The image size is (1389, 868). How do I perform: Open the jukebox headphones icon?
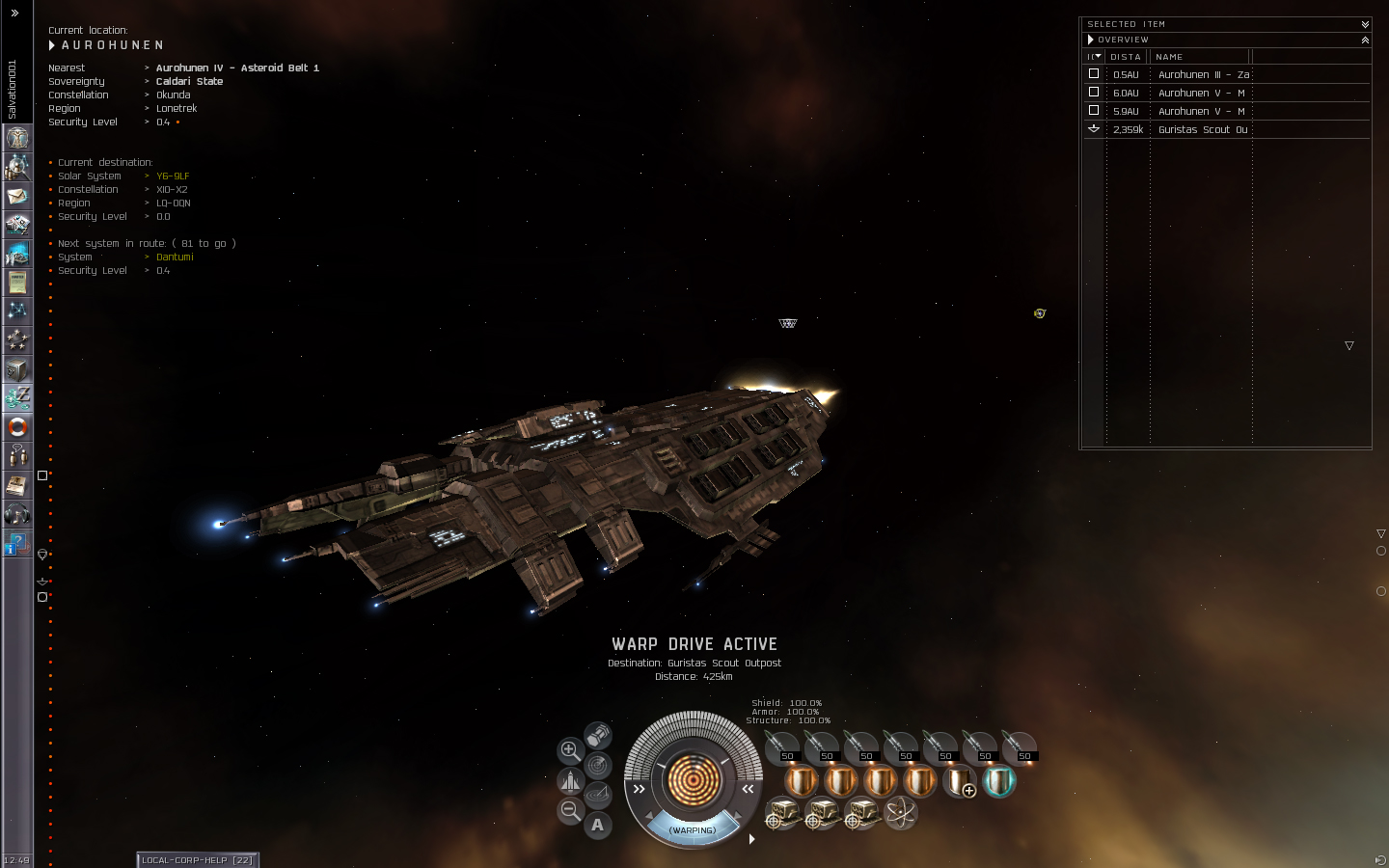17,513
